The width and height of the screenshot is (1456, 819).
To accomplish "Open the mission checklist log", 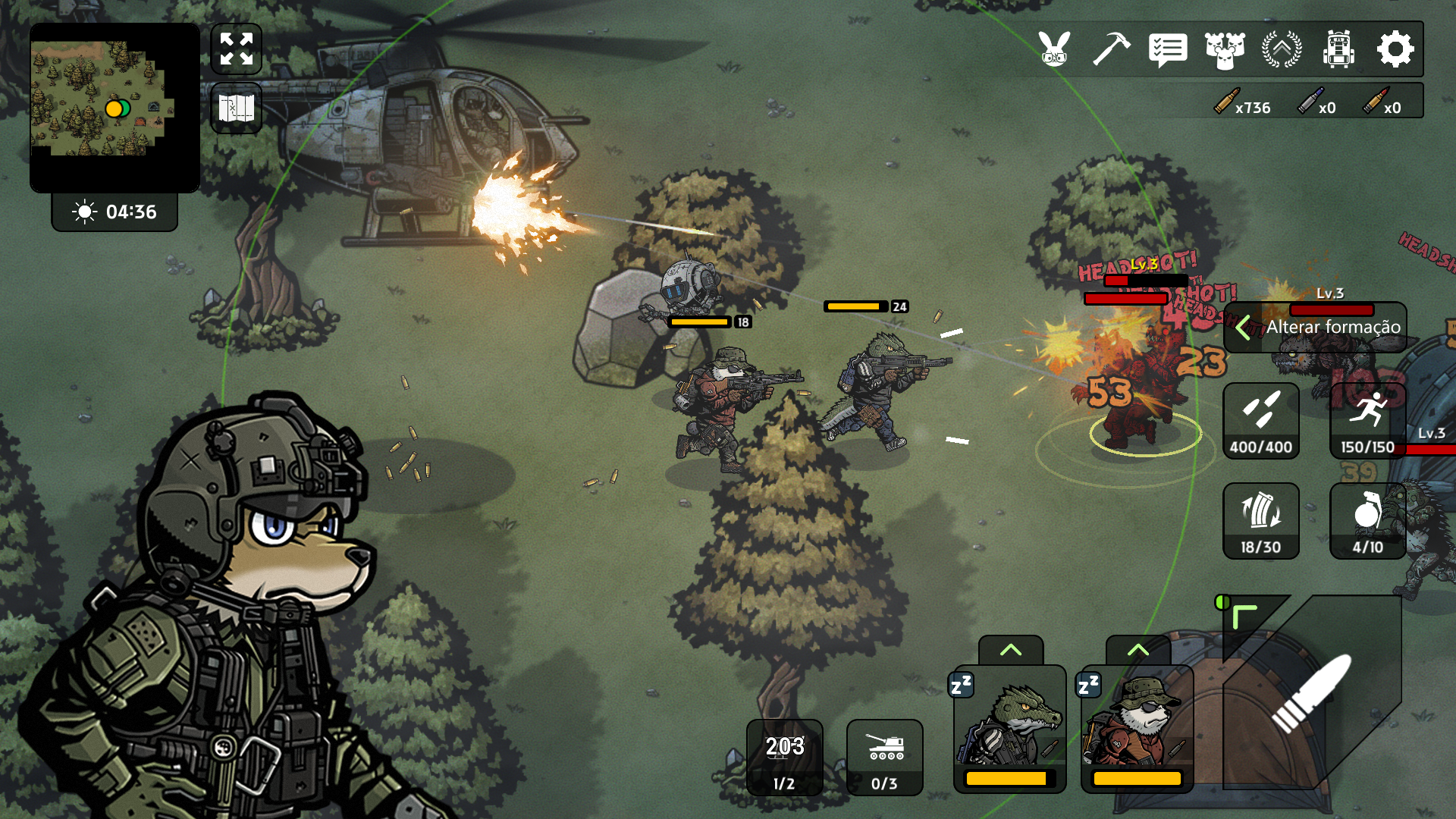I will (x=1168, y=50).
